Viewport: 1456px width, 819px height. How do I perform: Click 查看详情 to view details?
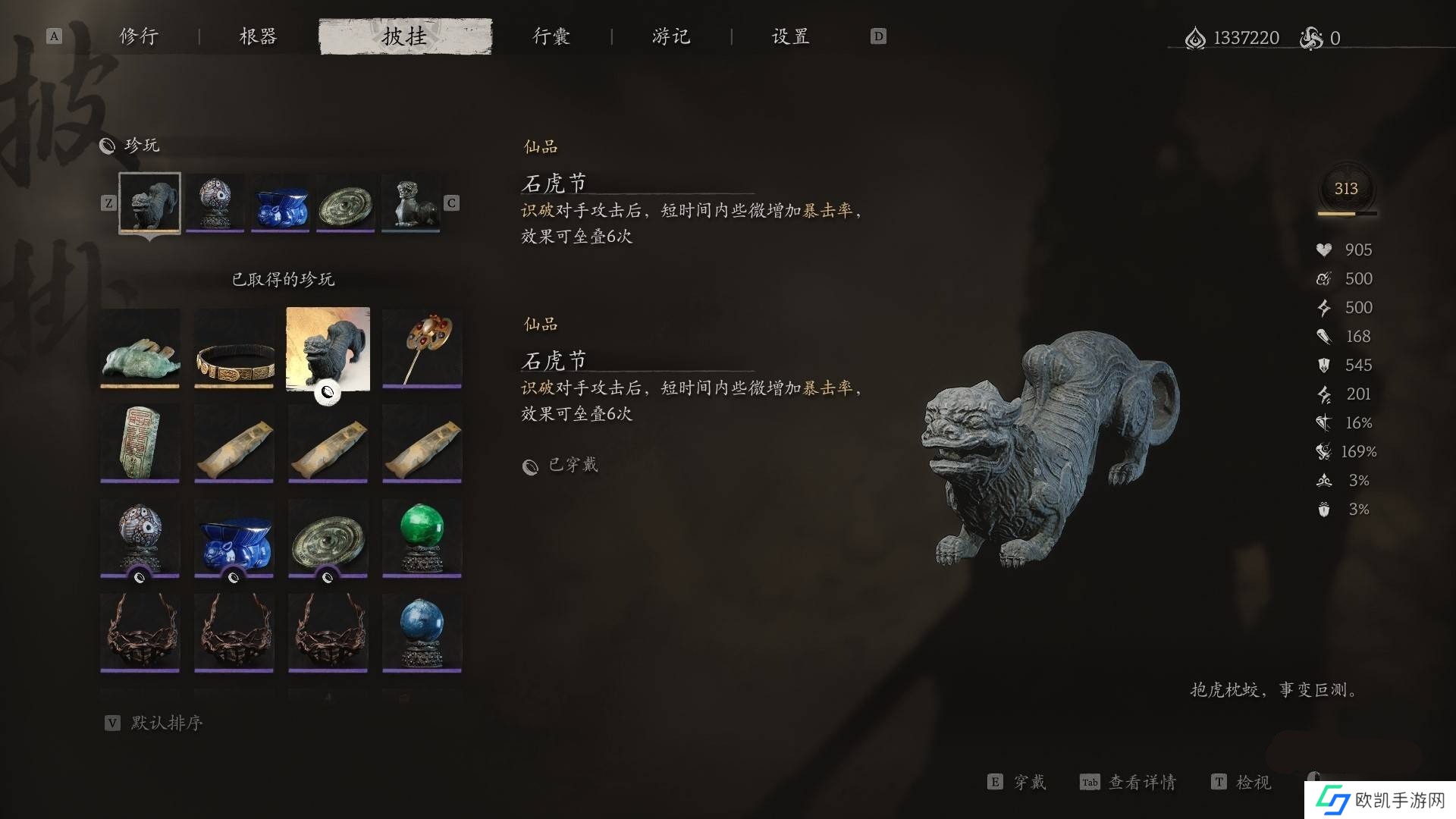click(1142, 782)
